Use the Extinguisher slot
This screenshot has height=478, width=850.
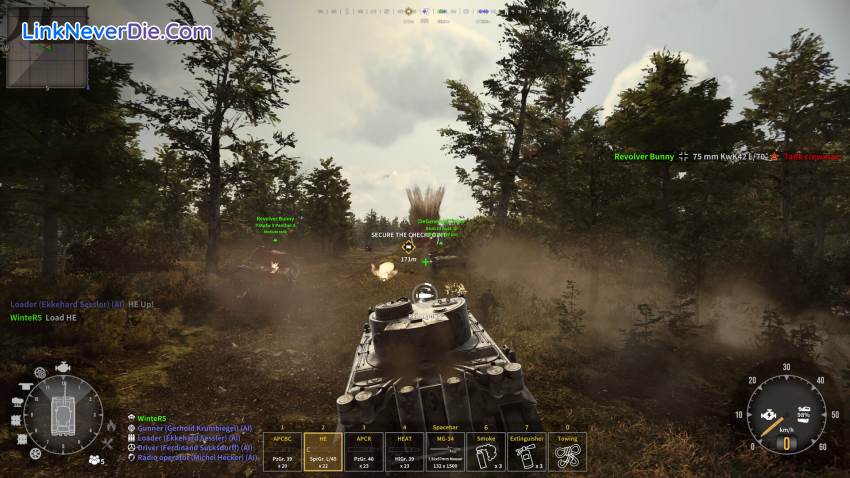526,451
